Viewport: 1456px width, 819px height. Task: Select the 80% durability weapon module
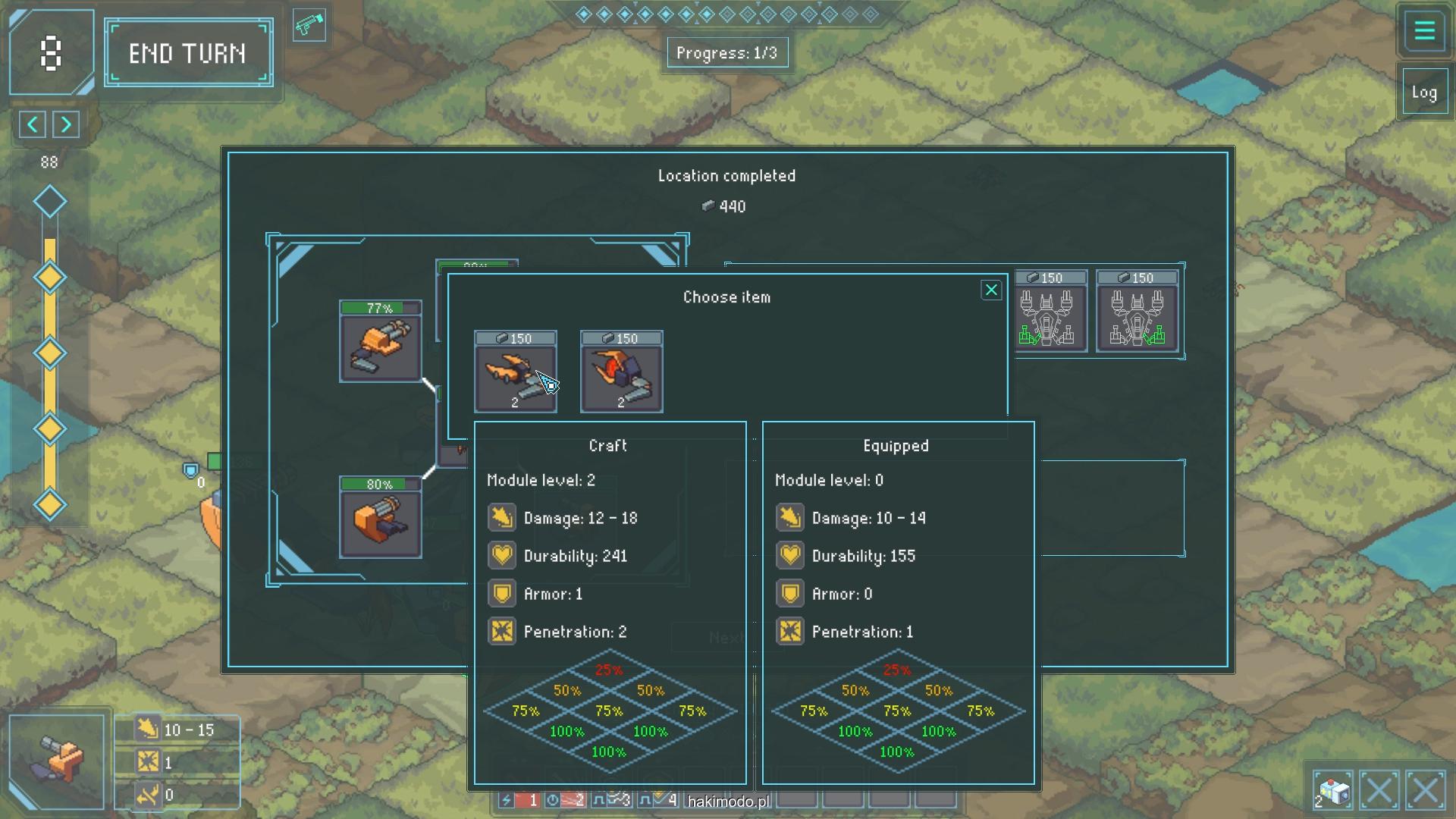pos(381,518)
